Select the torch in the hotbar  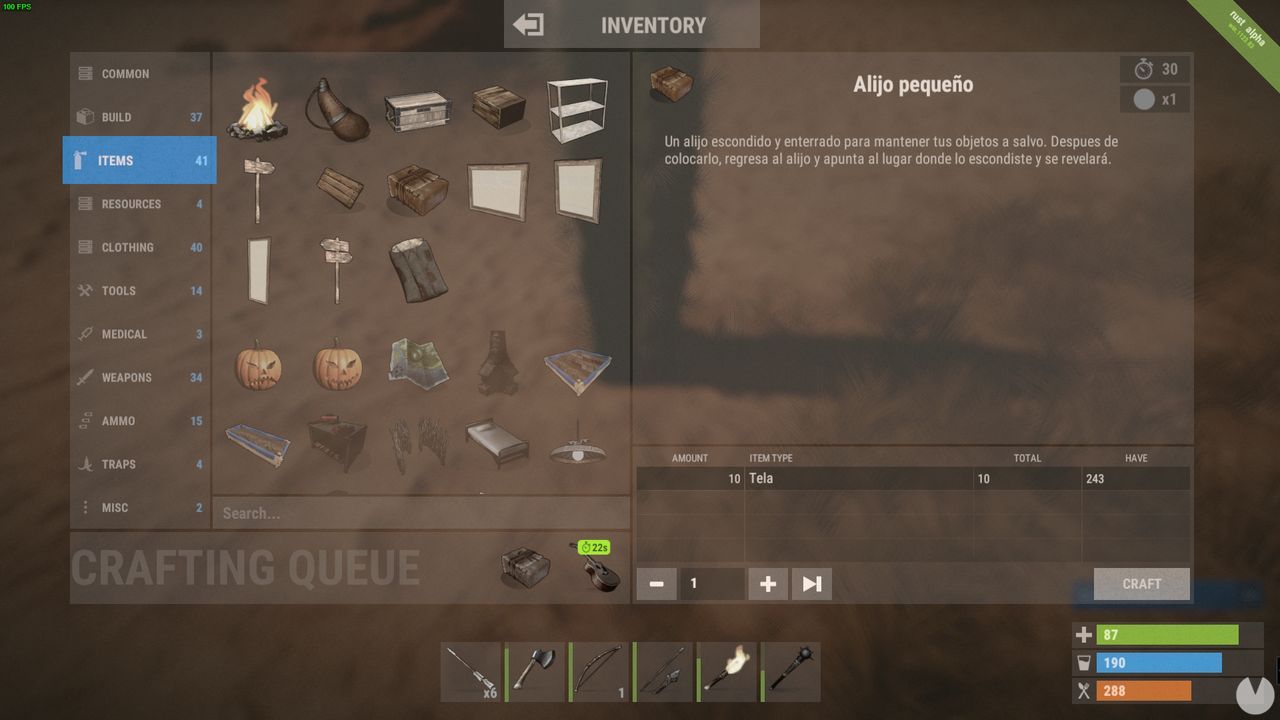(x=727, y=670)
